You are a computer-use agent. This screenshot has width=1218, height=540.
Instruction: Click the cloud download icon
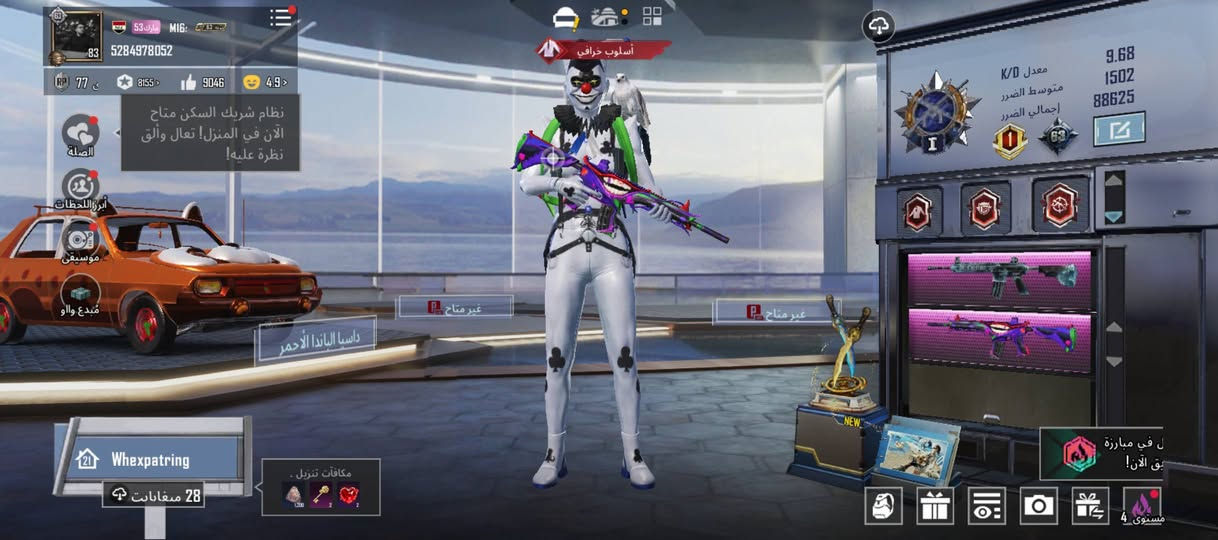click(879, 26)
